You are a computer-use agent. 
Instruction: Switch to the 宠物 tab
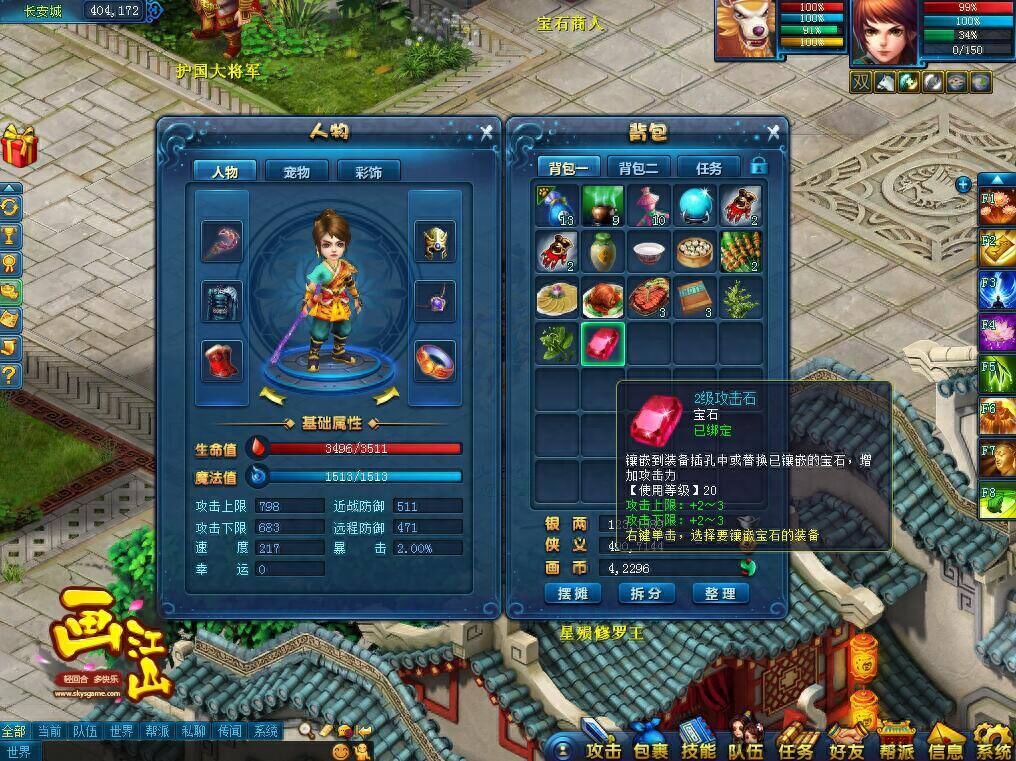point(296,172)
